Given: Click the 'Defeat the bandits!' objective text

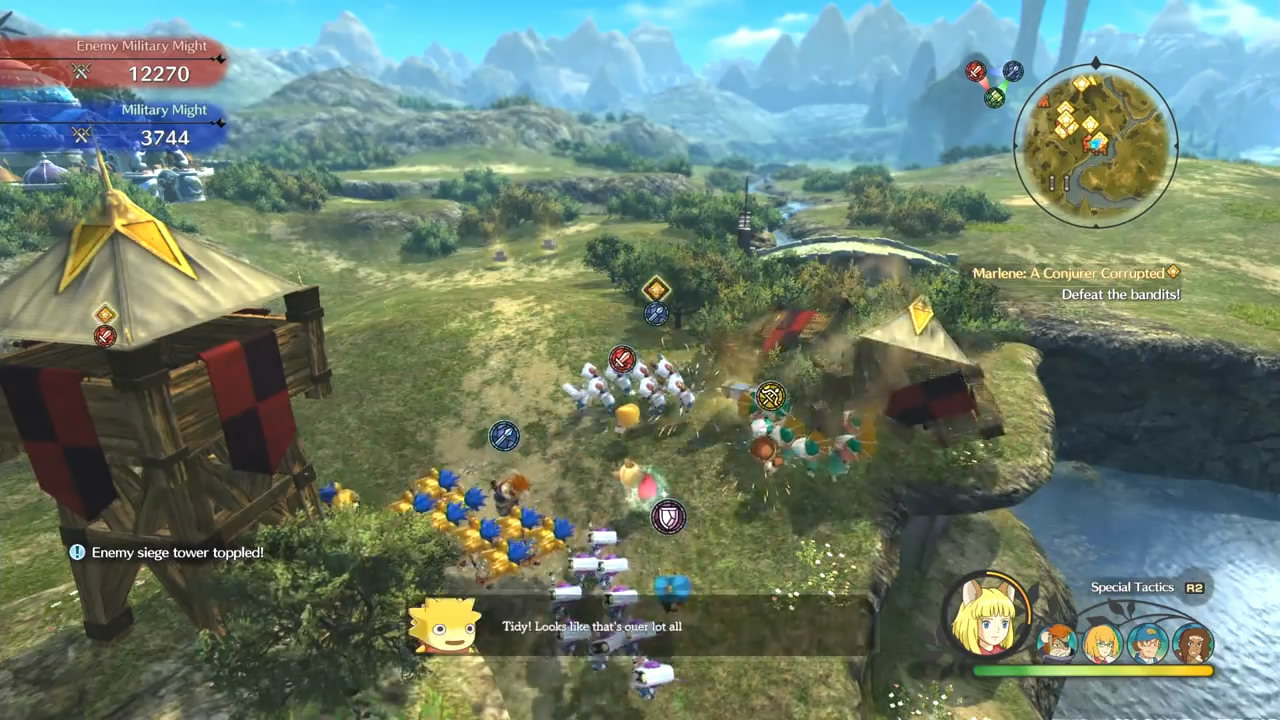Looking at the screenshot, I should click(x=1121, y=294).
